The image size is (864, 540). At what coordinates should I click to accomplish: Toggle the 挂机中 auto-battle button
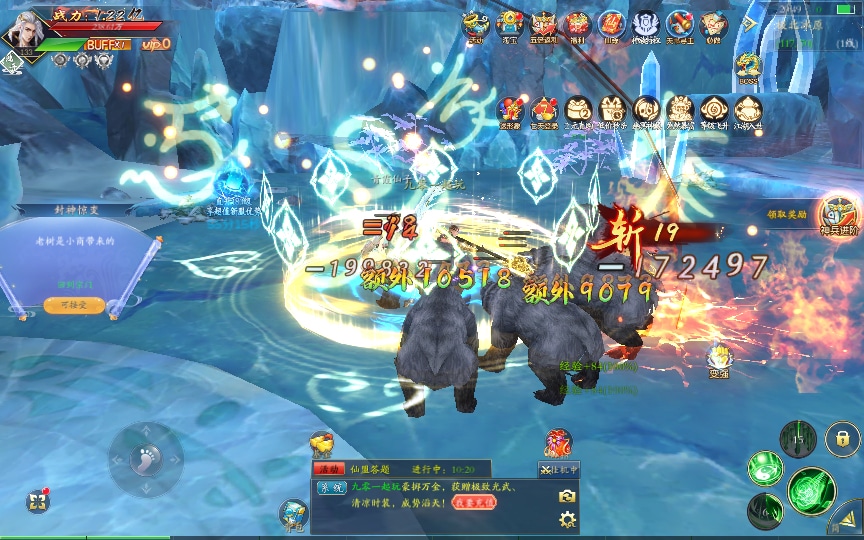click(558, 469)
